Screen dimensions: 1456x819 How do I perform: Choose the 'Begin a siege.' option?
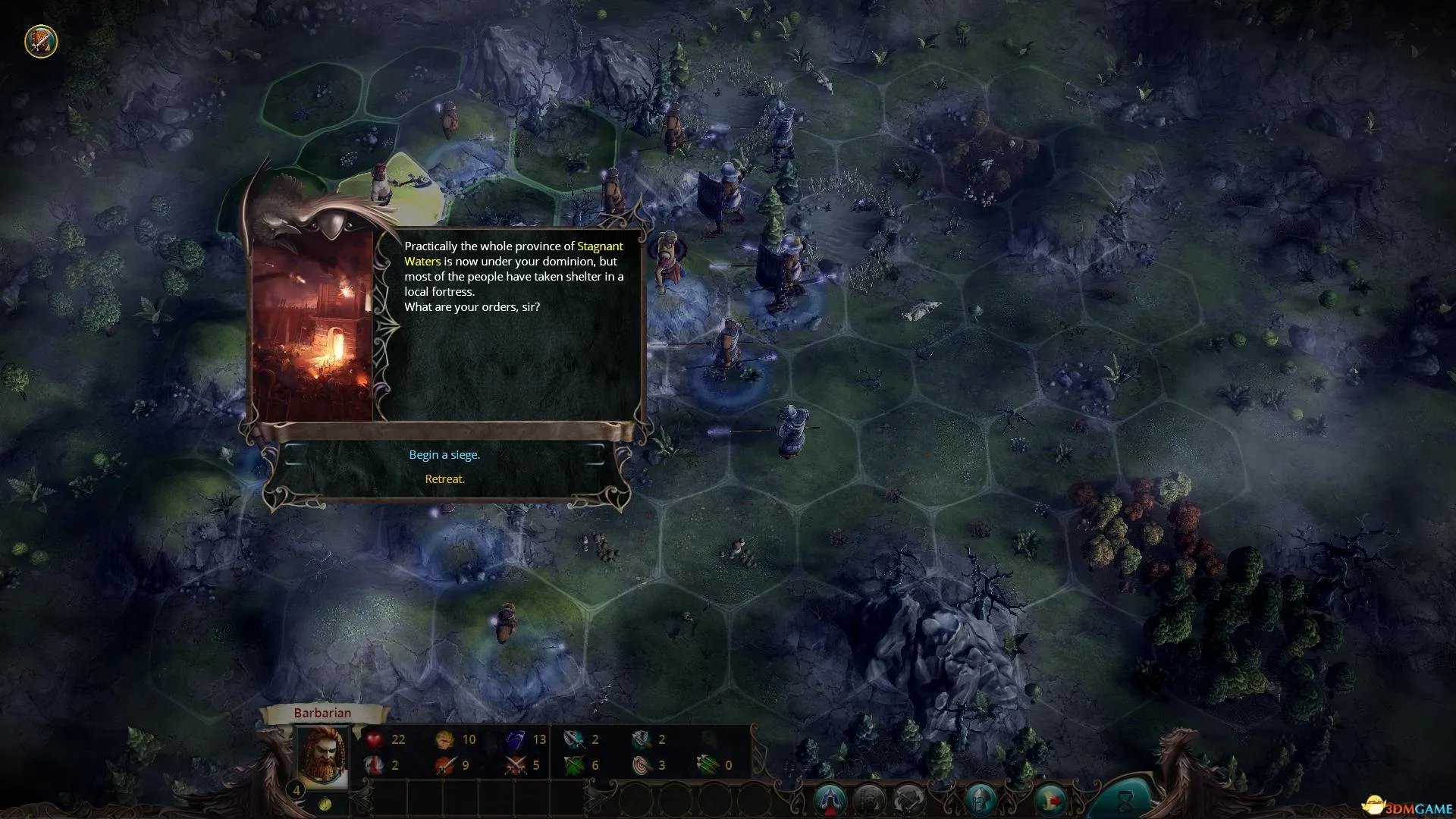[444, 455]
